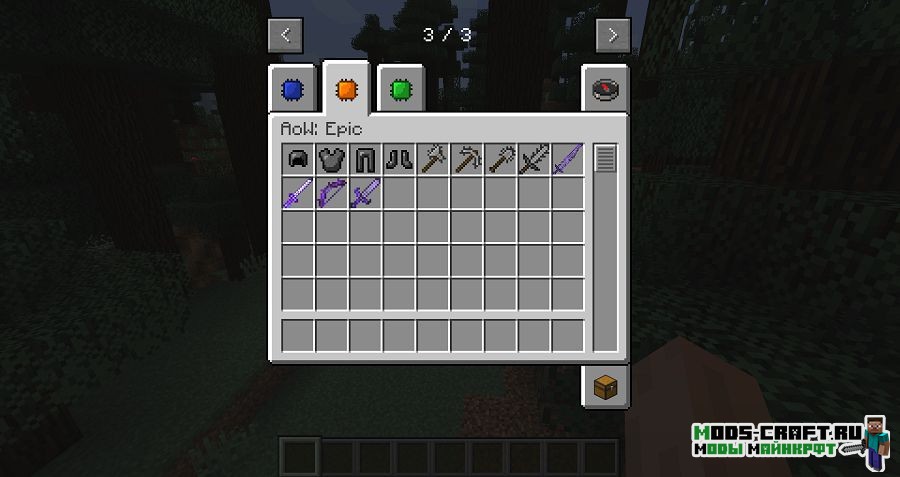
Task: Switch to the chest survival inventory tab
Action: (606, 386)
